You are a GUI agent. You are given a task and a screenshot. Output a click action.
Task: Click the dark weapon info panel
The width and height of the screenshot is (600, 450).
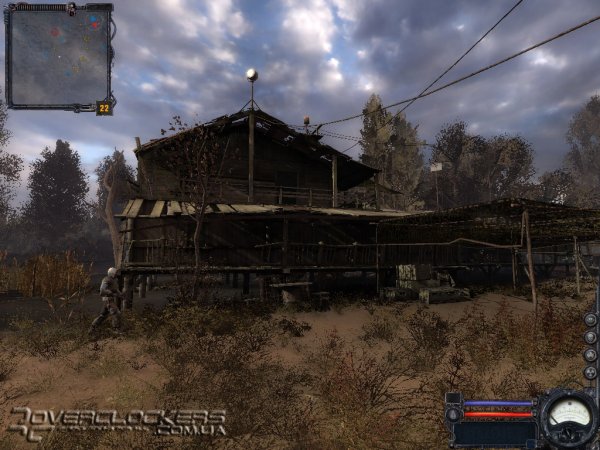494,433
